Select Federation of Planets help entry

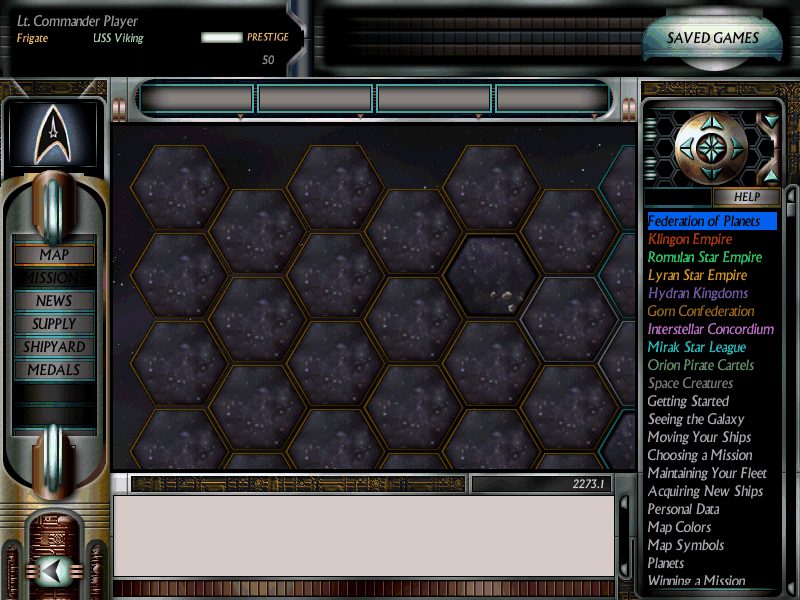coord(704,221)
